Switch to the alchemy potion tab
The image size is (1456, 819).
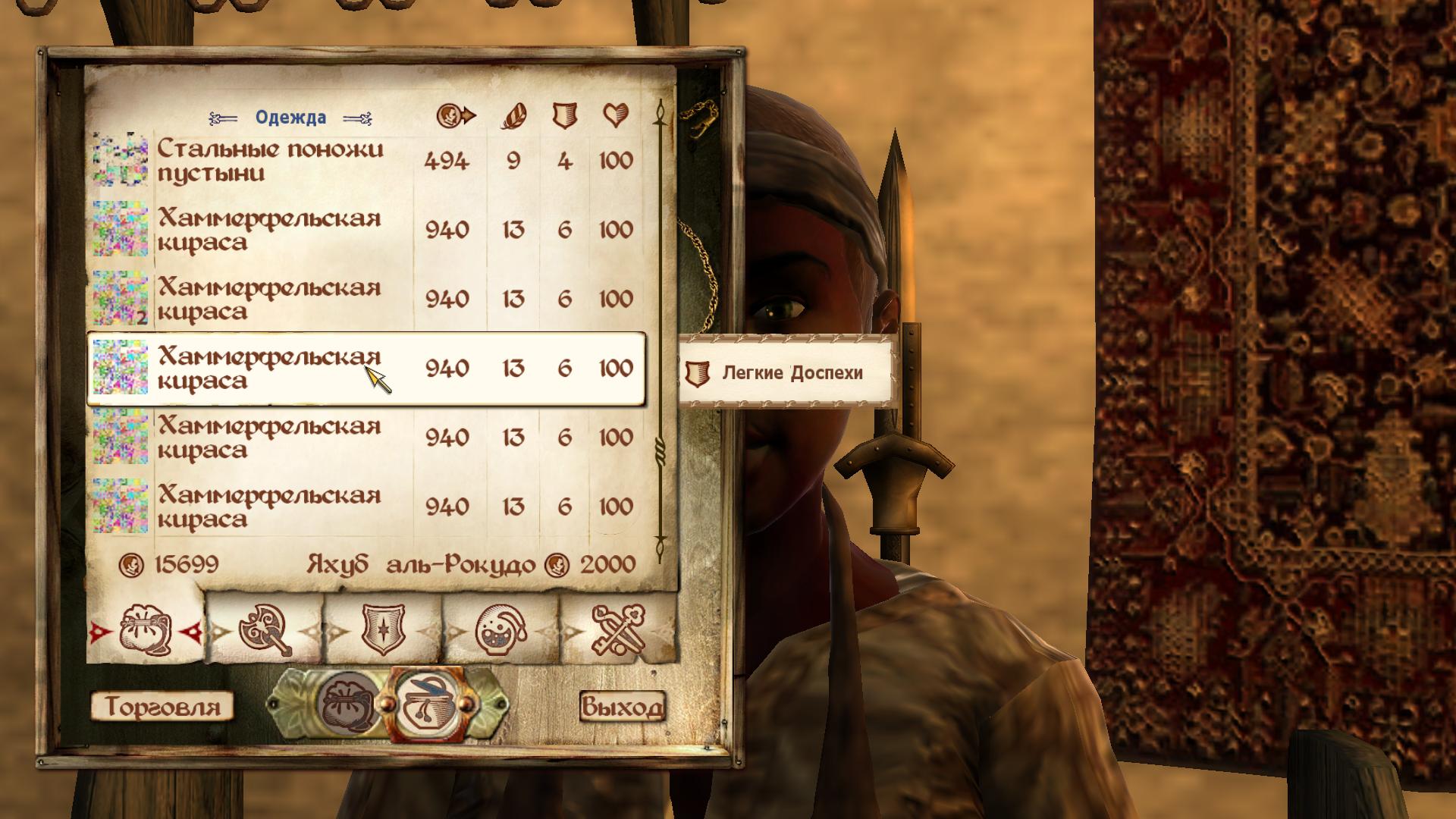[501, 630]
